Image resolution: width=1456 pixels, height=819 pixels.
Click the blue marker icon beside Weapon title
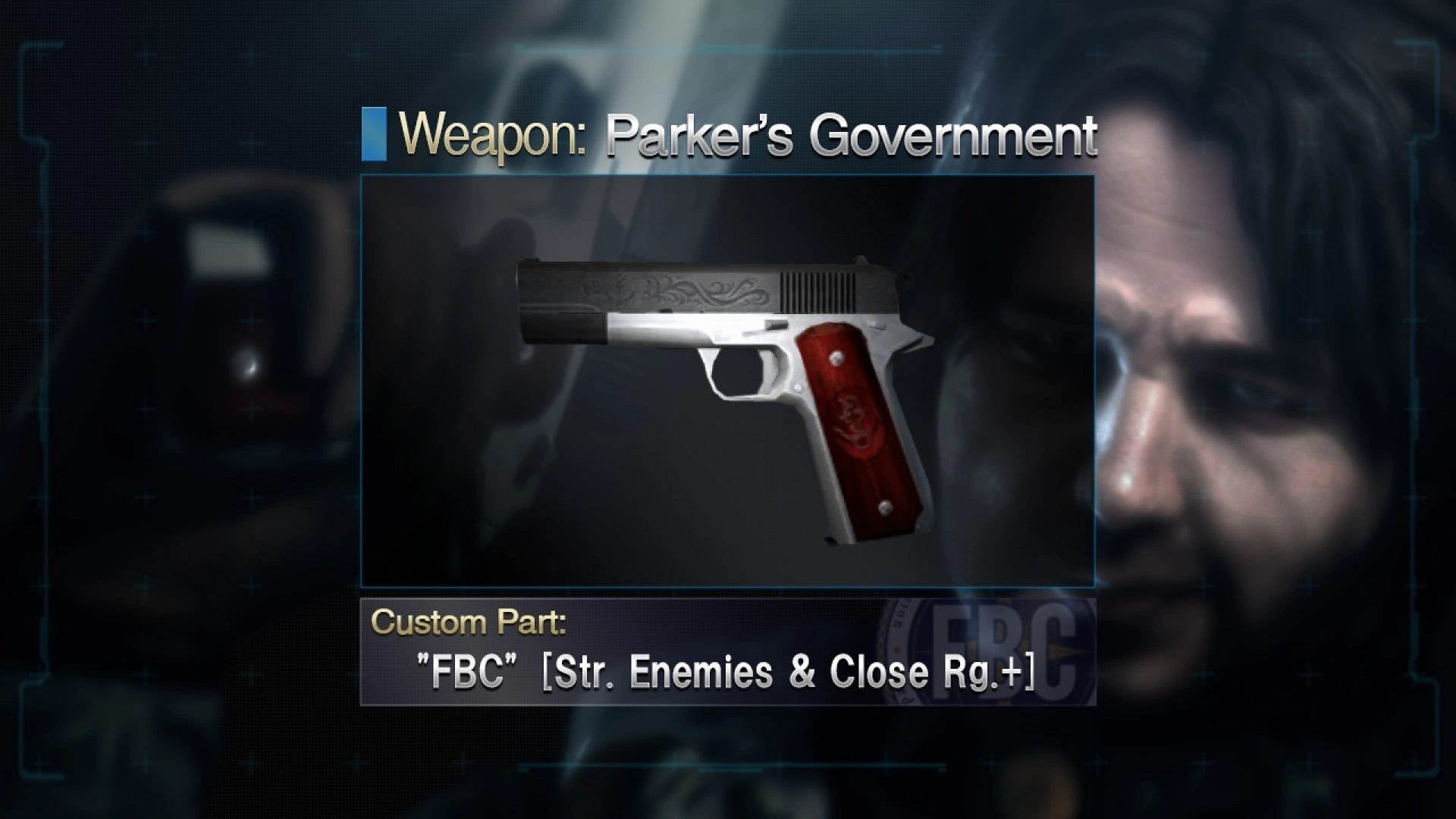point(375,135)
